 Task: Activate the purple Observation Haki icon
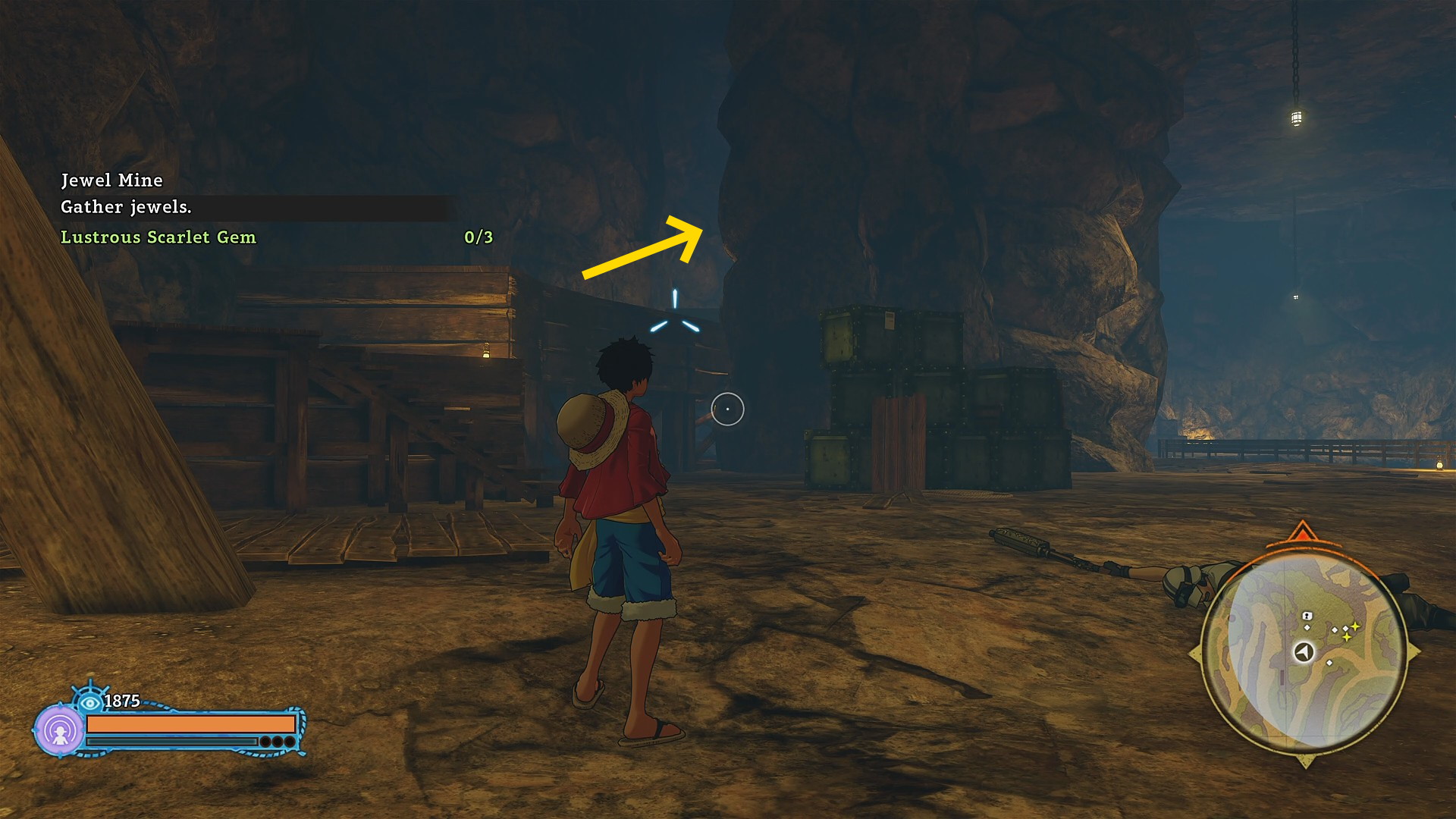click(59, 730)
